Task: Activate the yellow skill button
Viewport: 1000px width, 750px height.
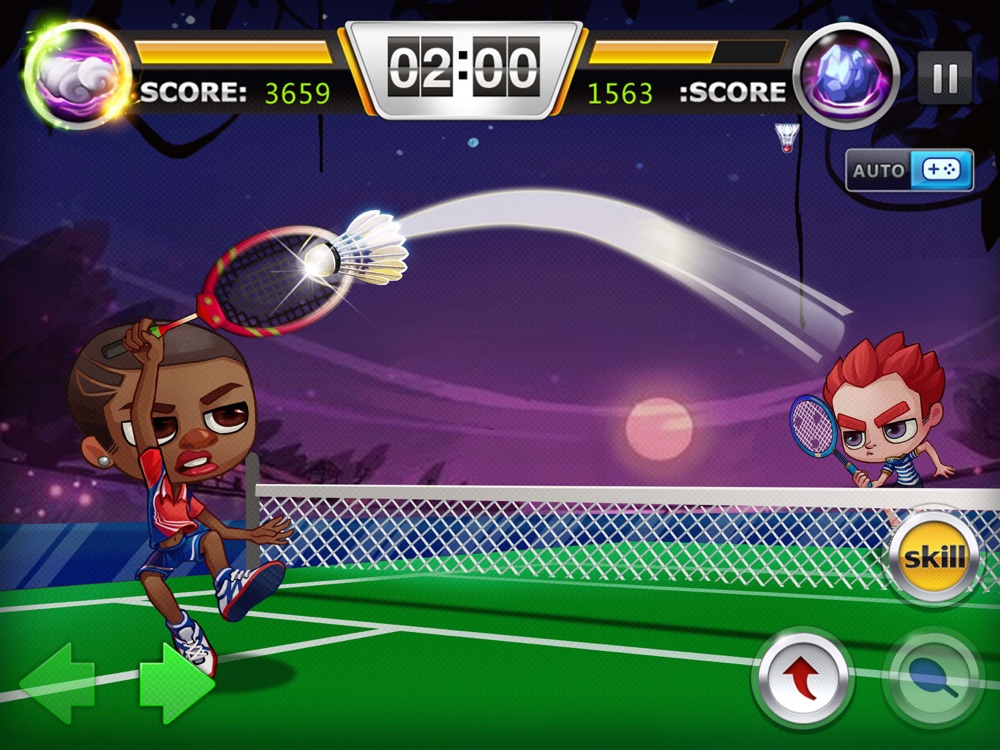Action: click(934, 558)
